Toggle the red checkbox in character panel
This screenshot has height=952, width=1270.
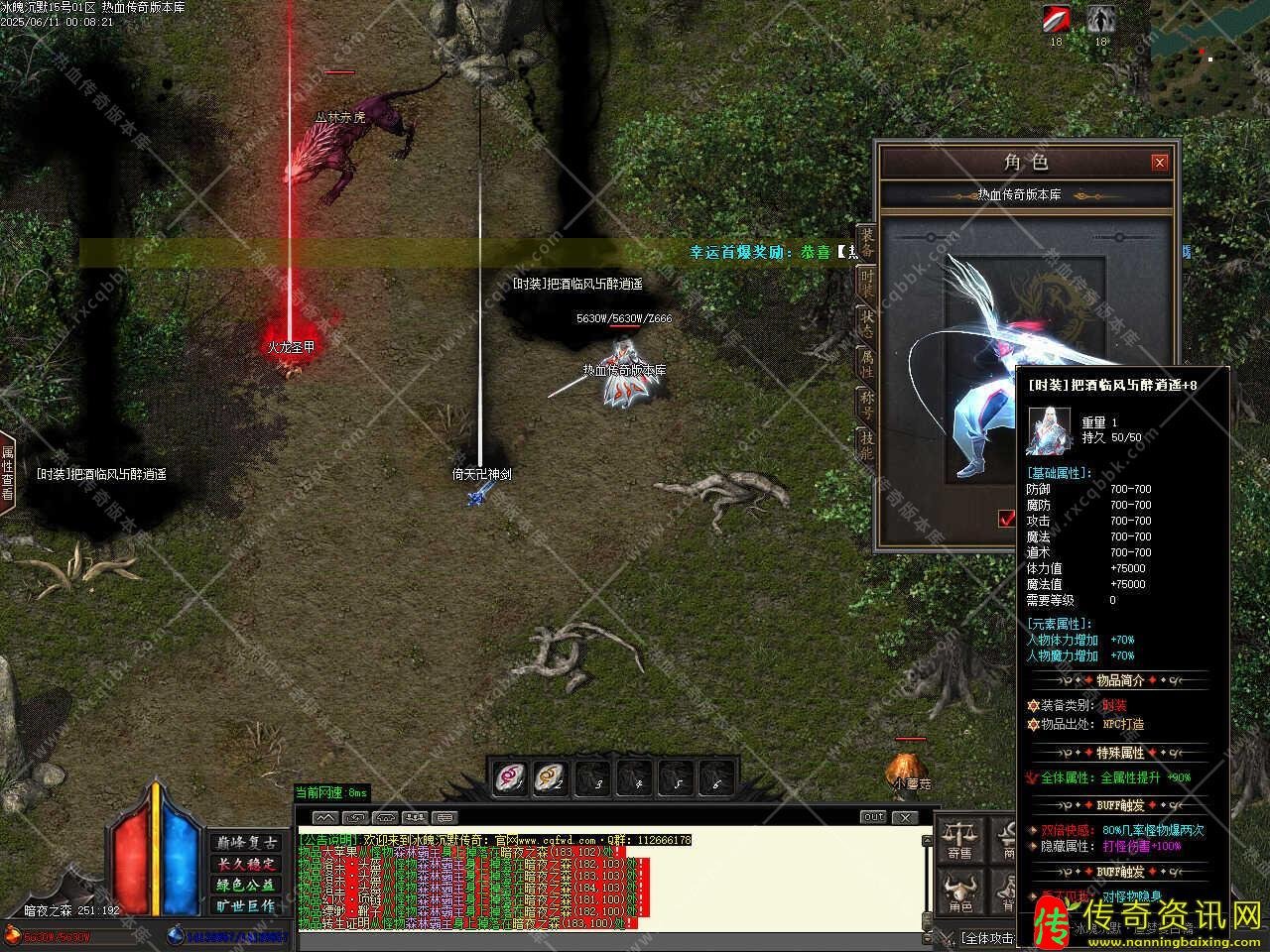[x=1007, y=518]
